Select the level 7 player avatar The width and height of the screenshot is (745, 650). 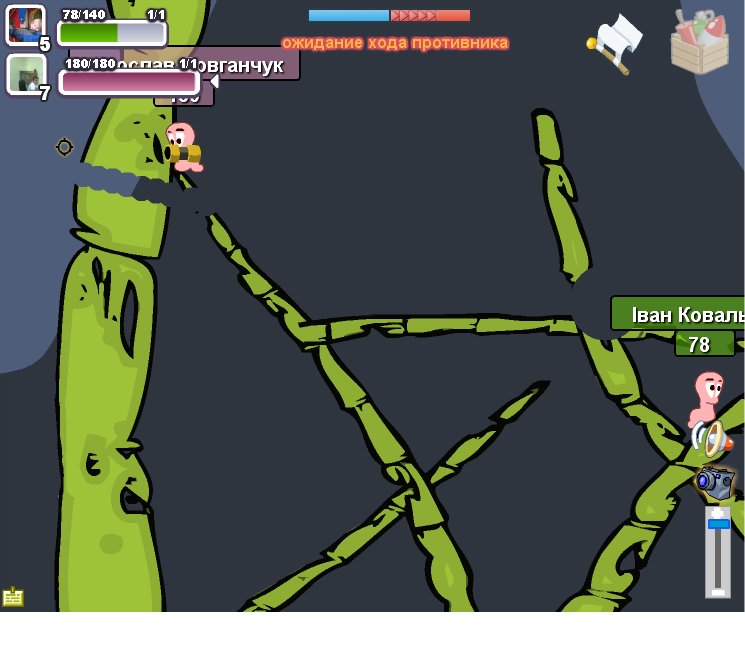[26, 74]
